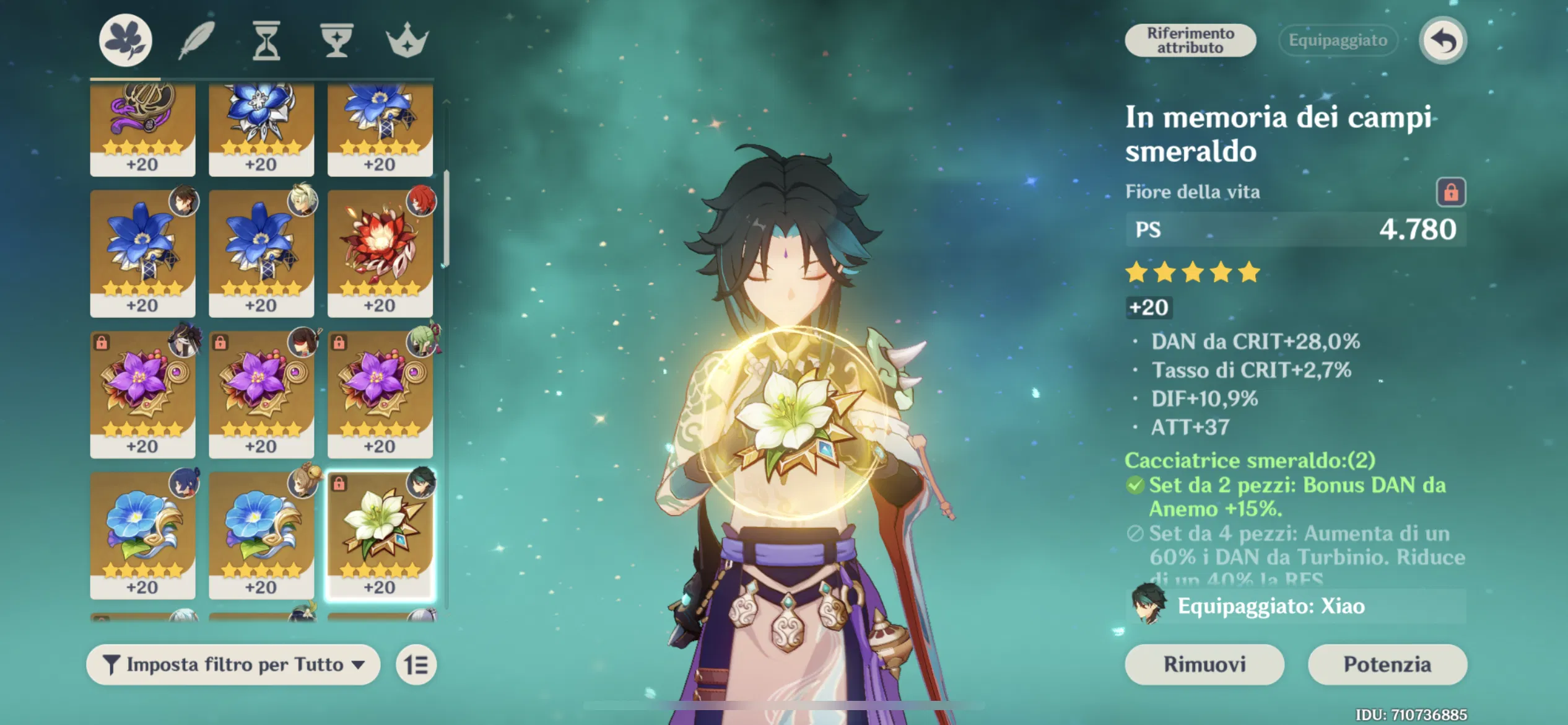1568x725 pixels.
Task: Select the Fiore della vita artifact tab
Action: coord(126,40)
